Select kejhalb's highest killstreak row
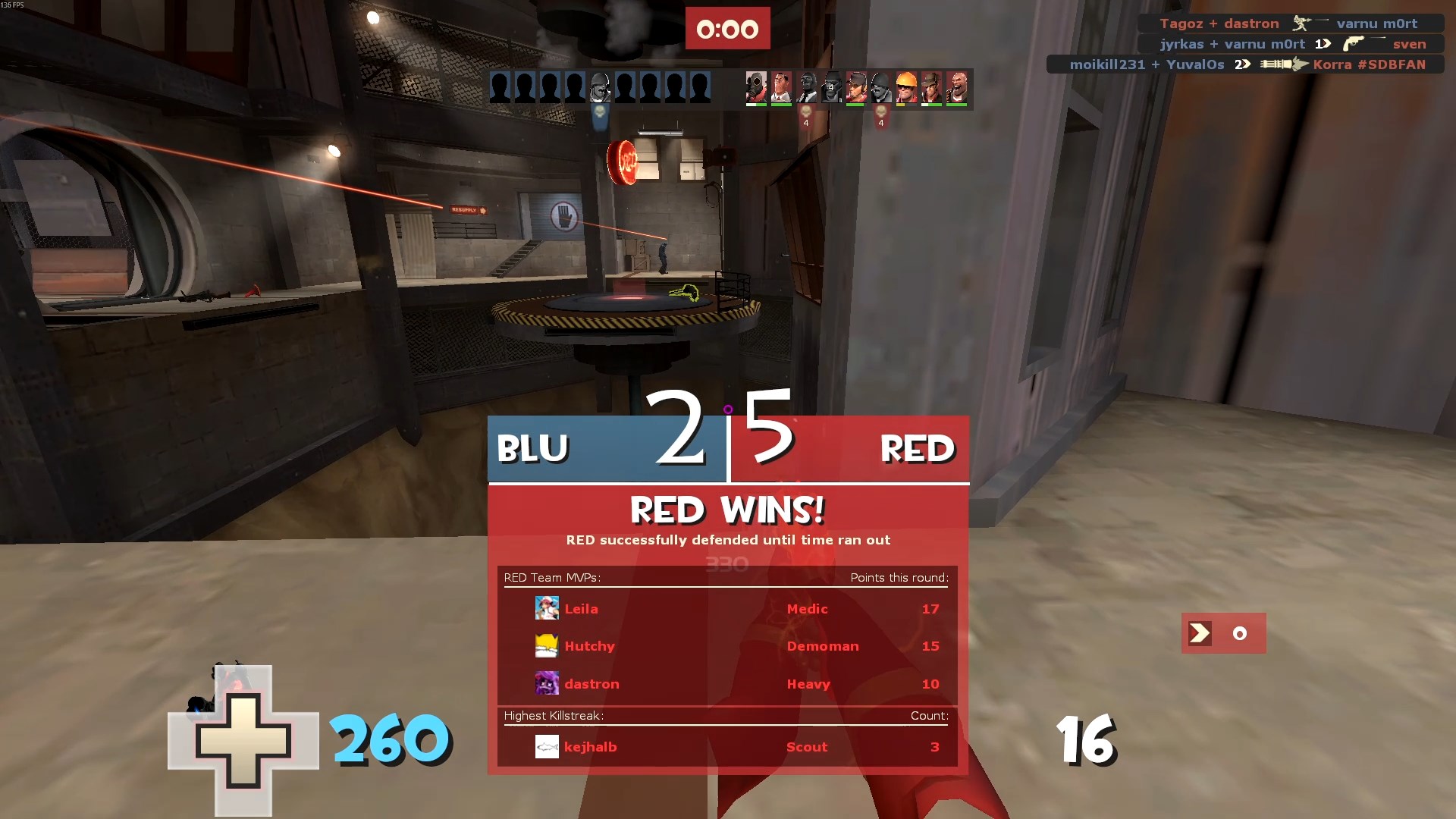The height and width of the screenshot is (819, 1456). click(x=726, y=747)
